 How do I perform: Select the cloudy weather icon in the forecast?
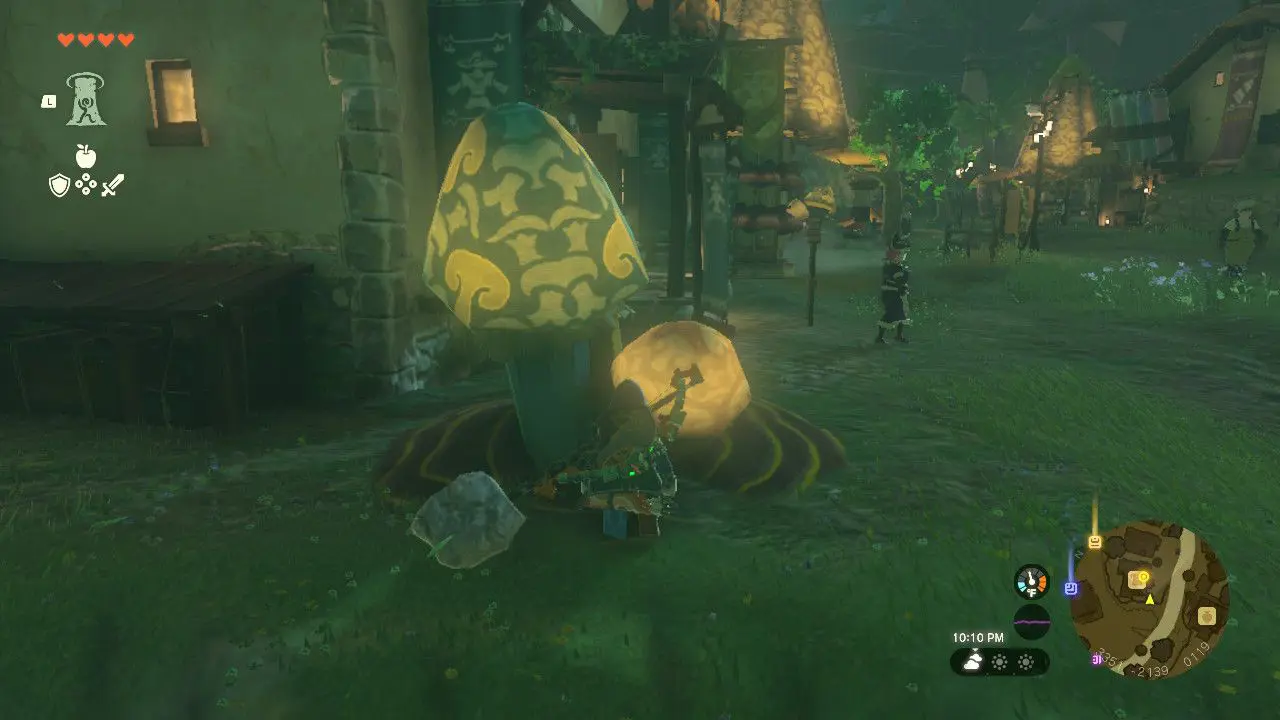pos(972,660)
